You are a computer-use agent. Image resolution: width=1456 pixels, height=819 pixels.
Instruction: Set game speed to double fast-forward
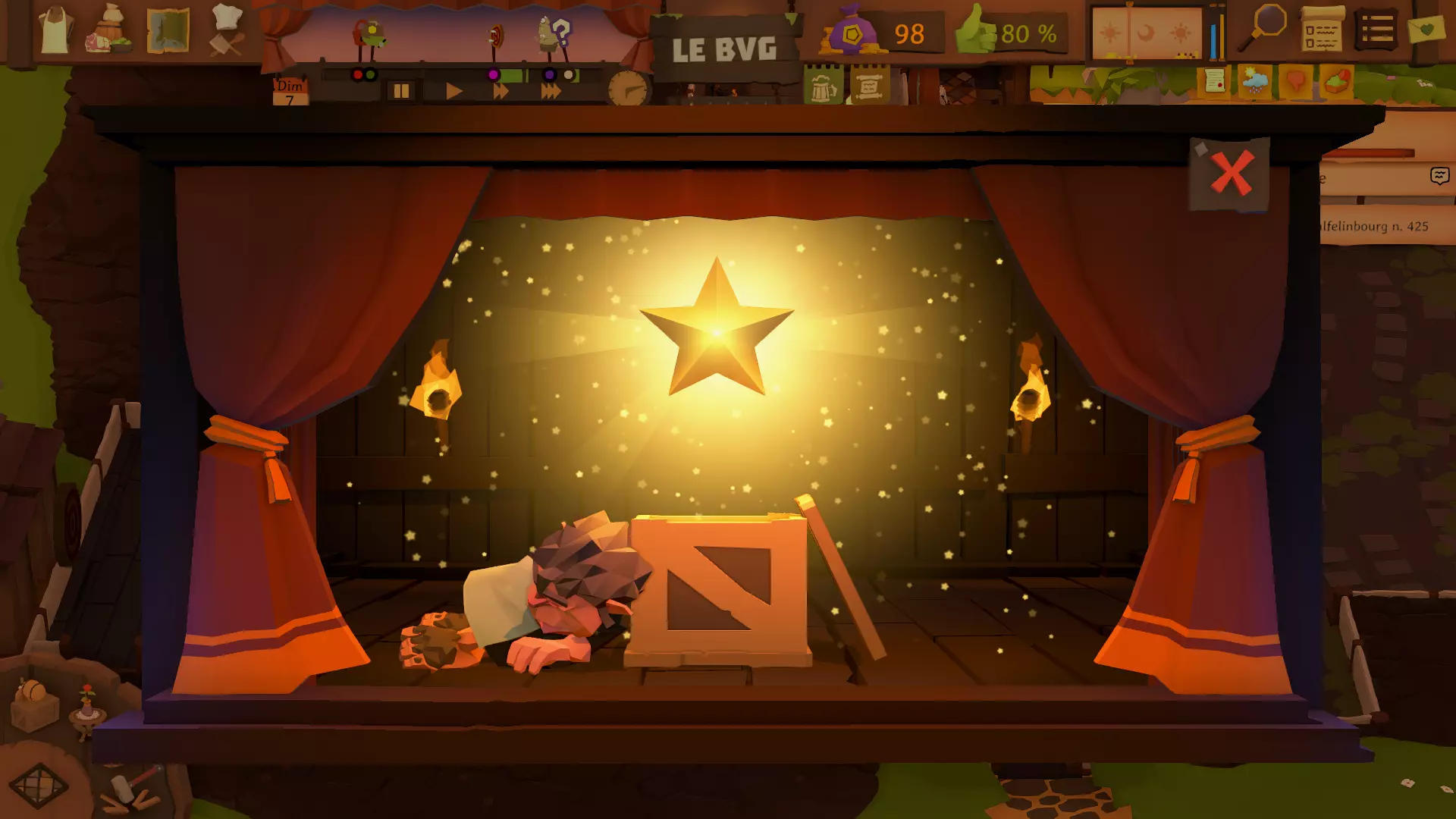pos(500,91)
